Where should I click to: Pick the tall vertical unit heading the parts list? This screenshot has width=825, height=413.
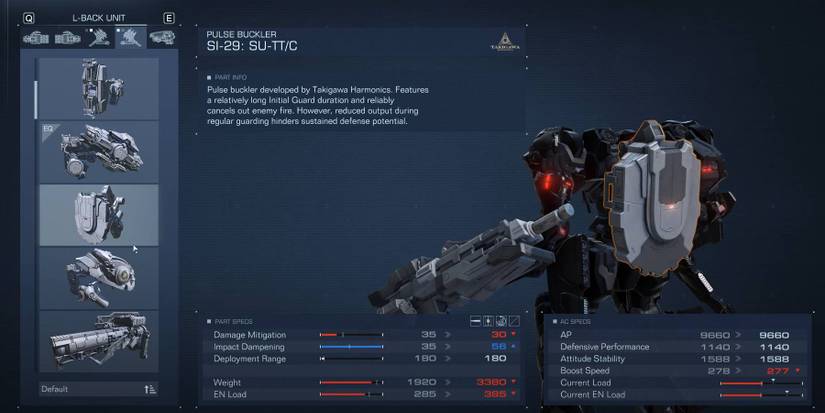[98, 88]
